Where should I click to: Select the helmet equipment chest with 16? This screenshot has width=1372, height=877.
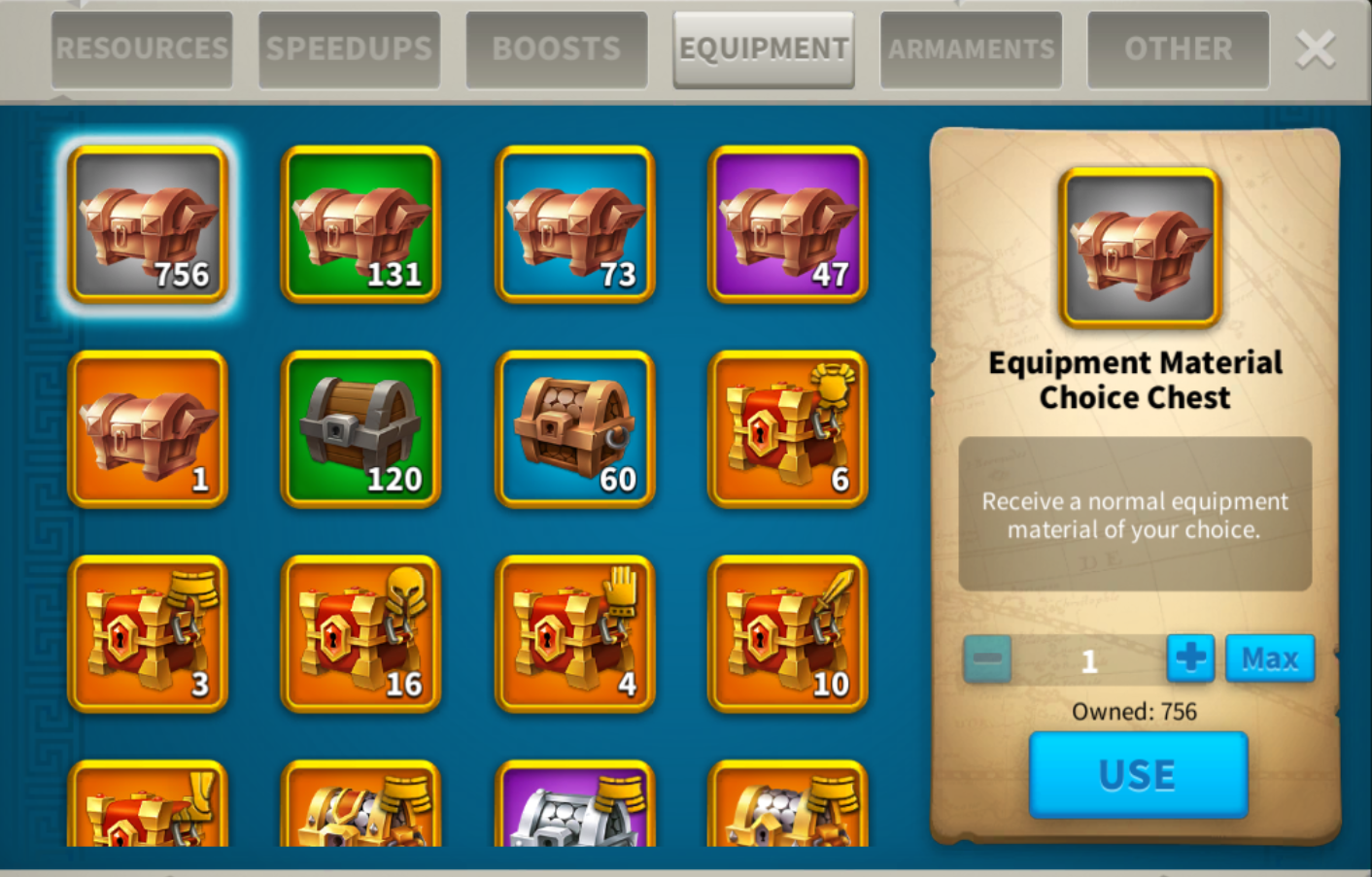pos(360,634)
